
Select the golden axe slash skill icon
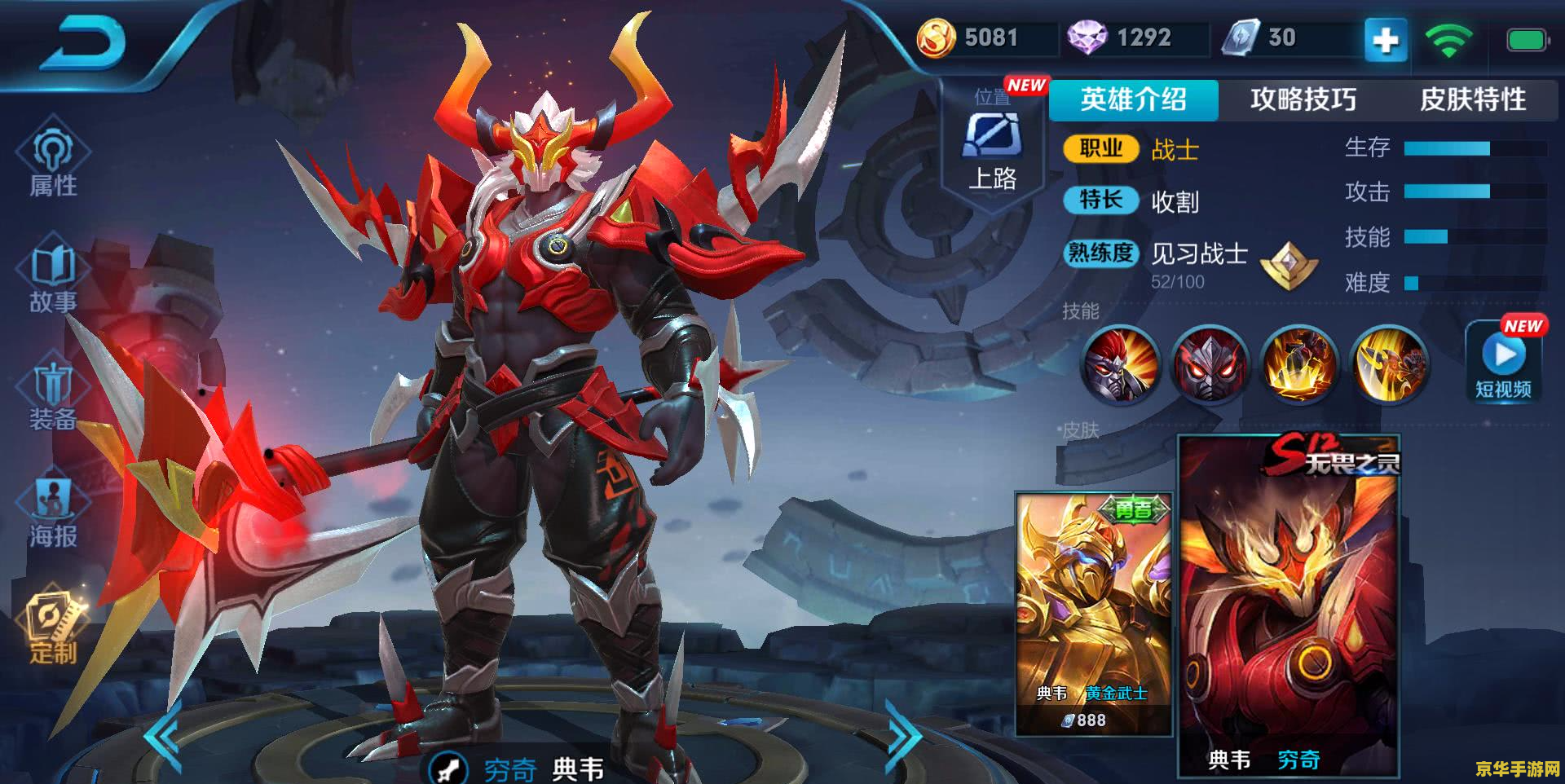(1389, 364)
